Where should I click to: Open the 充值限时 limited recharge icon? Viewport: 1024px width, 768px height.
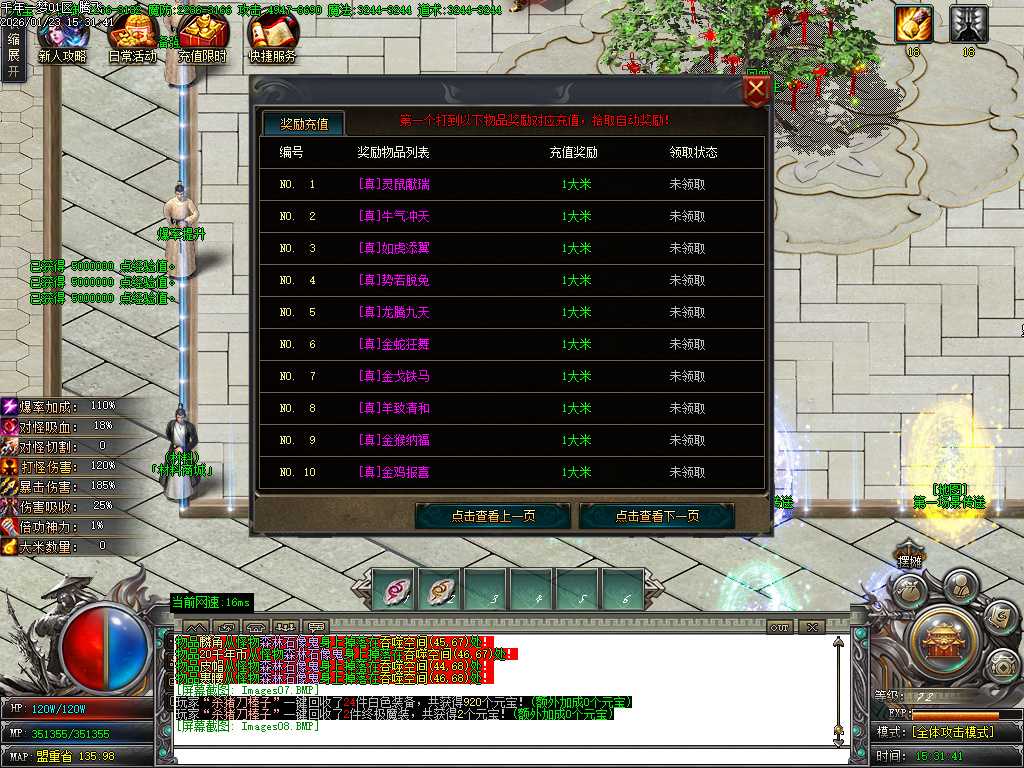coord(203,38)
